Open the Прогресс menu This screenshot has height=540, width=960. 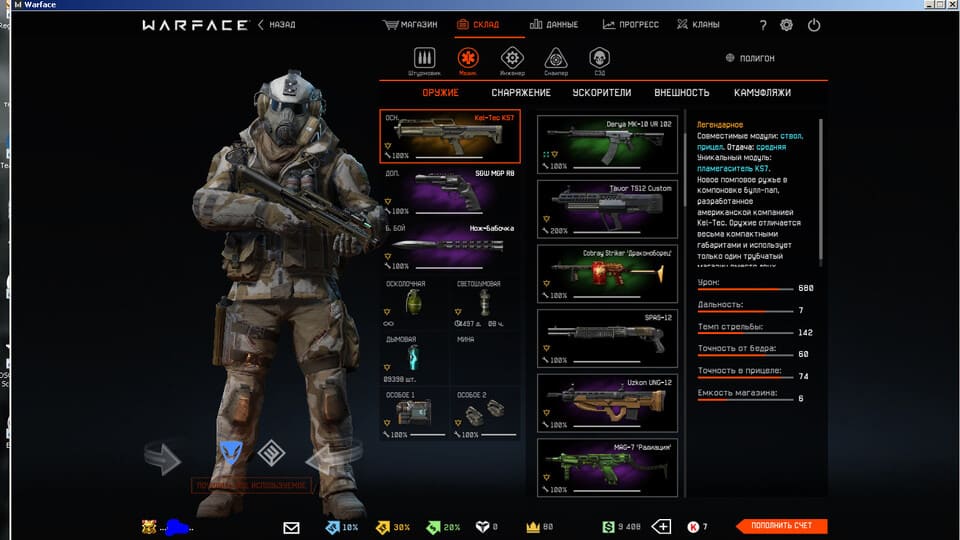point(631,25)
